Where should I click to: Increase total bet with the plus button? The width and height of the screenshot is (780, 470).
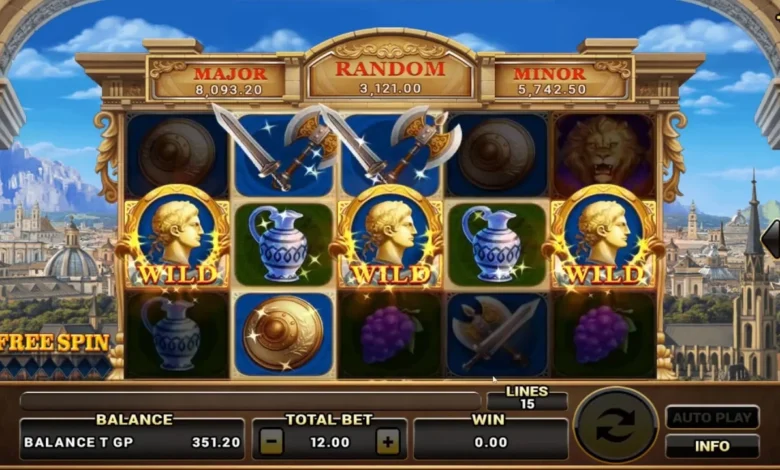[x=387, y=440]
